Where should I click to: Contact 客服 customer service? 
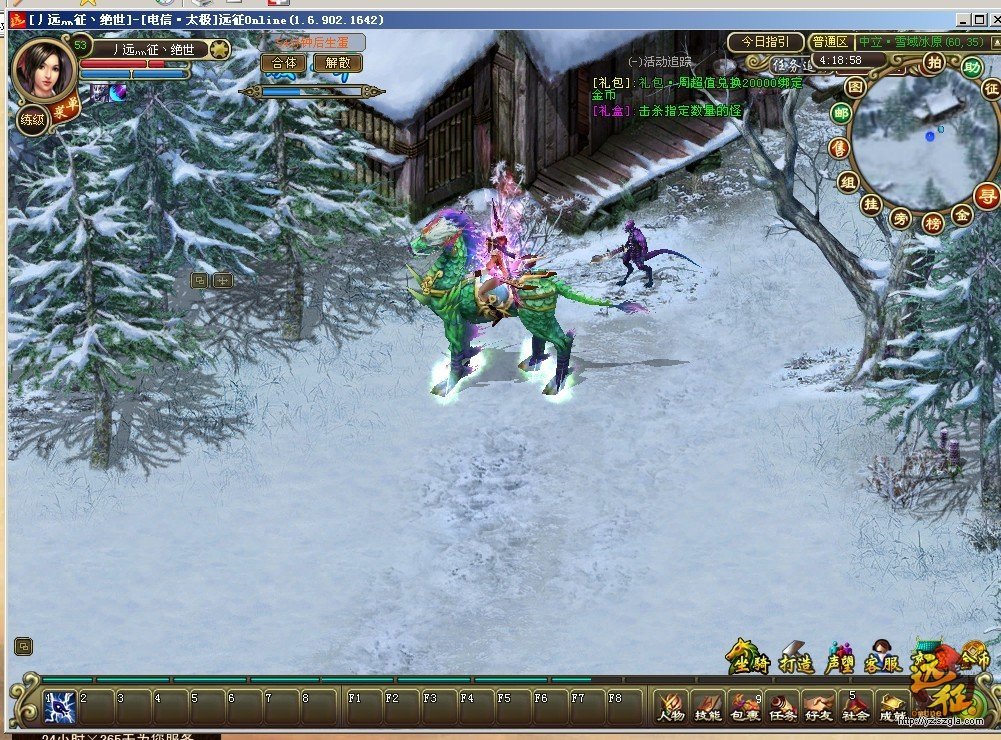click(x=882, y=658)
